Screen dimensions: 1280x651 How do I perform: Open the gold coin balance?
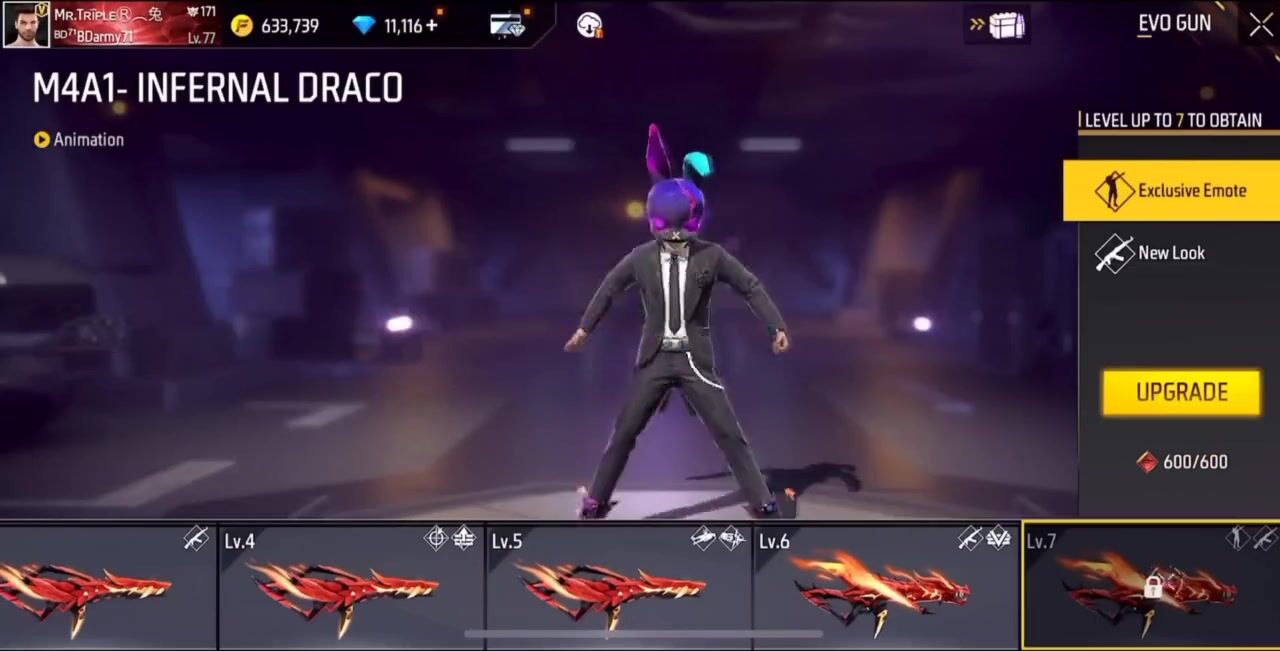coord(275,26)
